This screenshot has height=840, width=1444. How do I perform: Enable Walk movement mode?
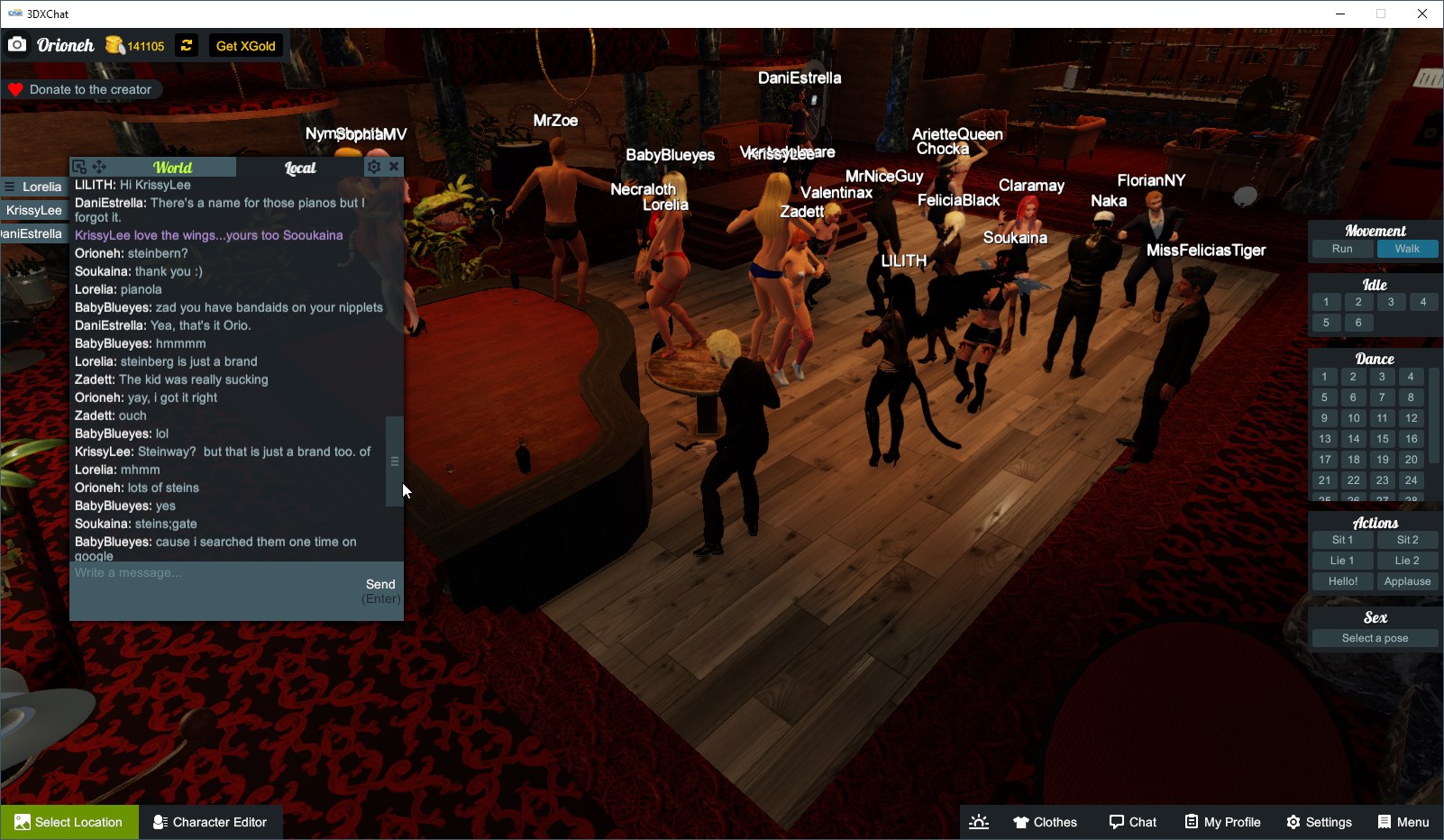[1407, 249]
